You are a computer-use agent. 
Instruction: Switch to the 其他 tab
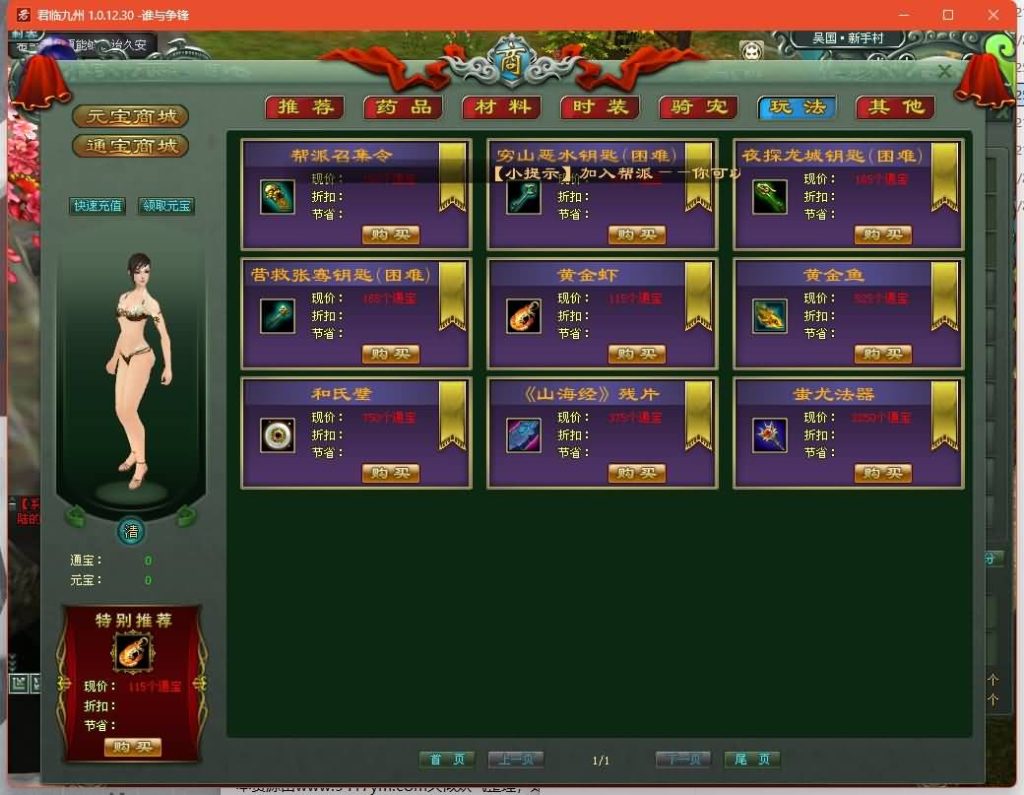[x=895, y=107]
